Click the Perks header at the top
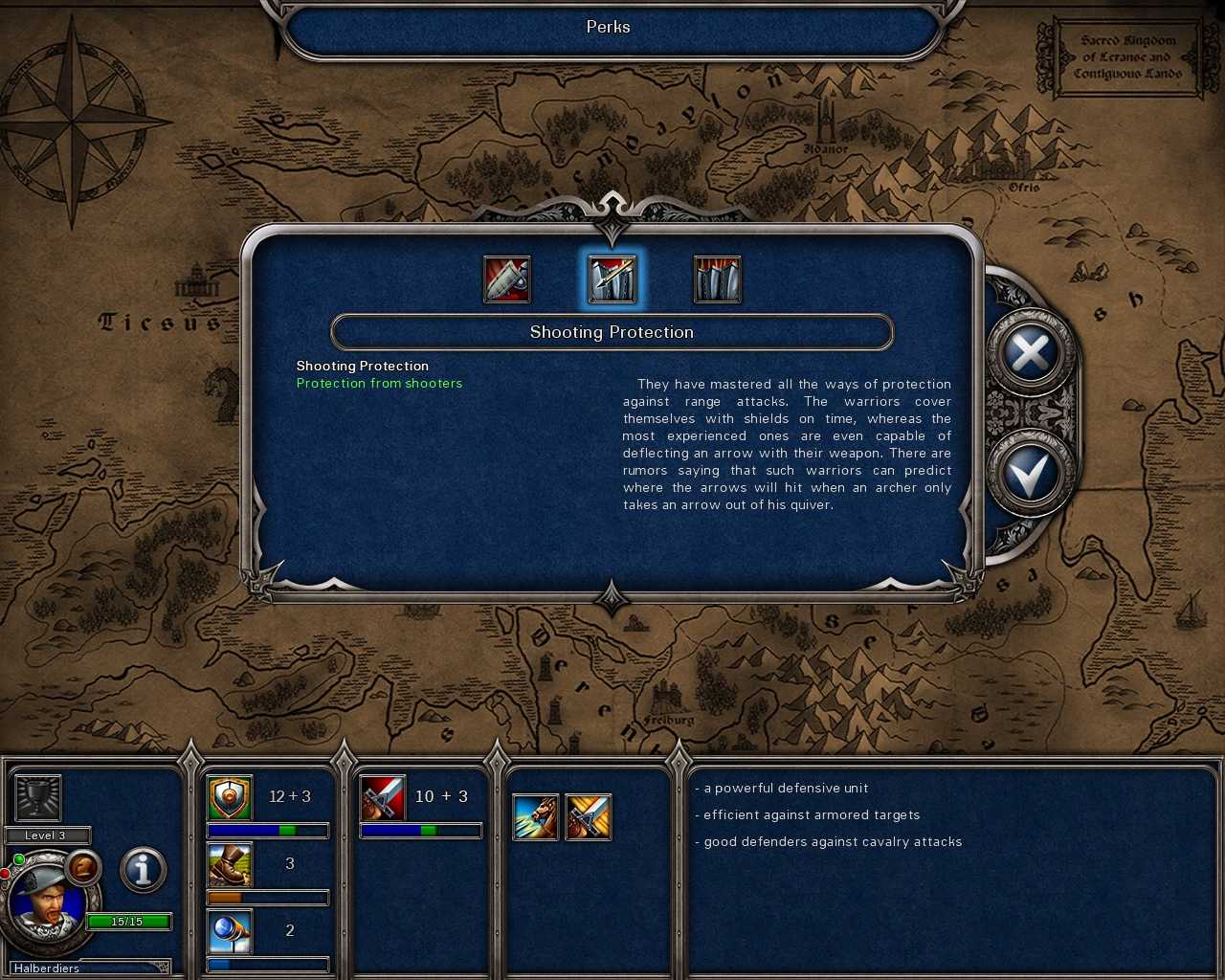Screen dimensions: 1225x980 coord(609,27)
